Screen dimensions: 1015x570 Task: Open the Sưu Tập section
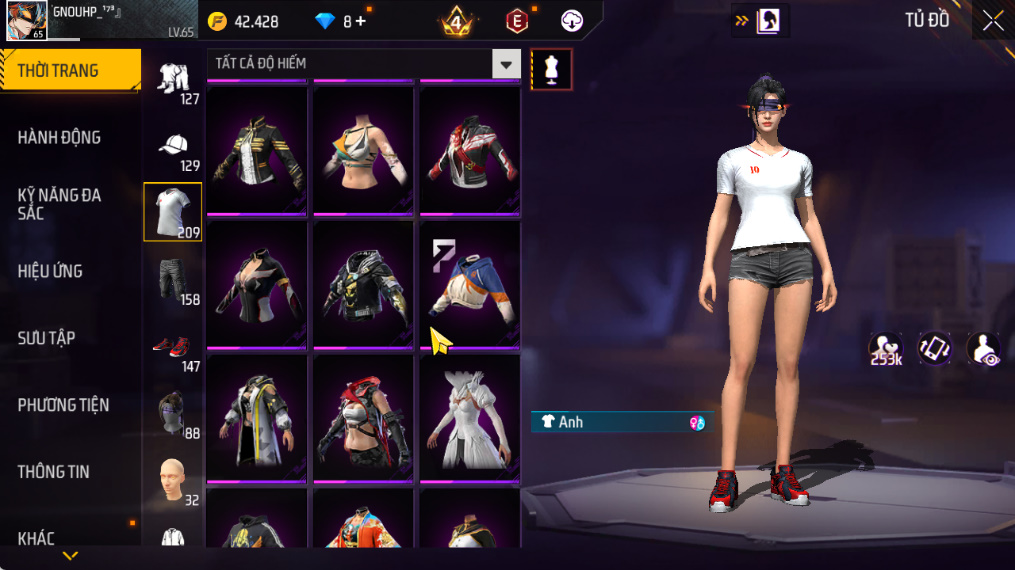tap(47, 338)
